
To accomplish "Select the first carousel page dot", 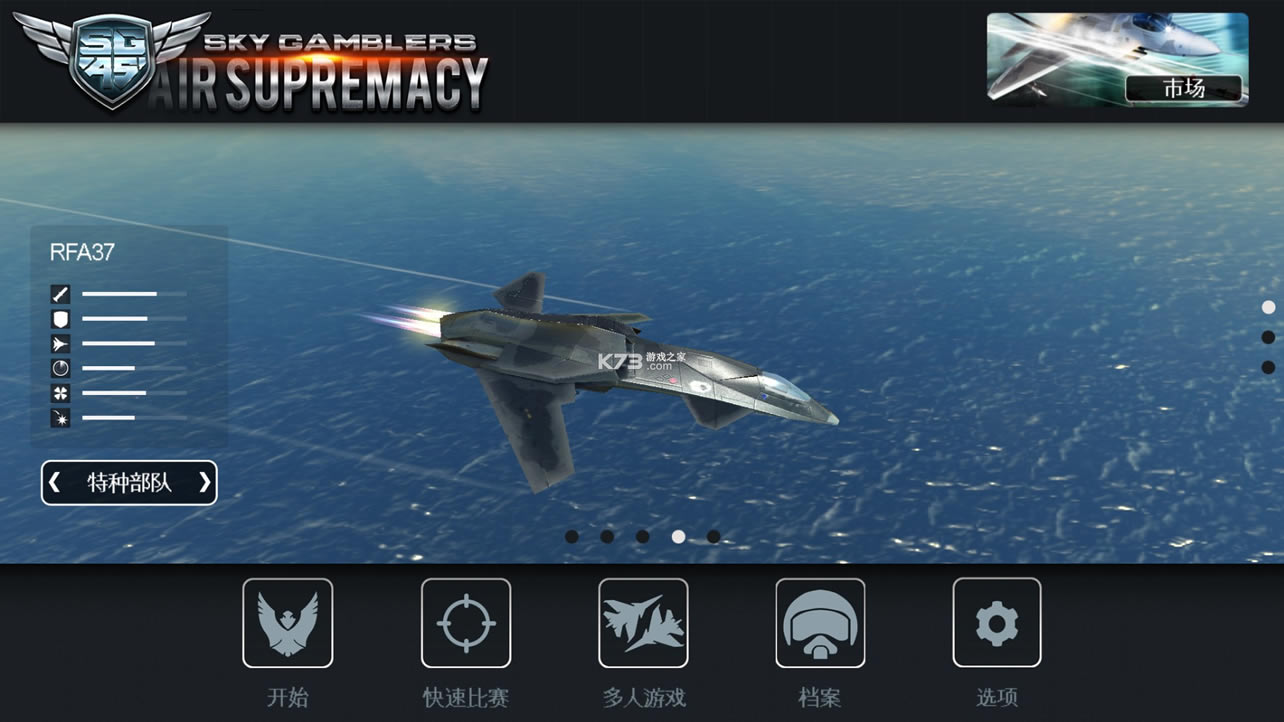I will click(x=570, y=536).
